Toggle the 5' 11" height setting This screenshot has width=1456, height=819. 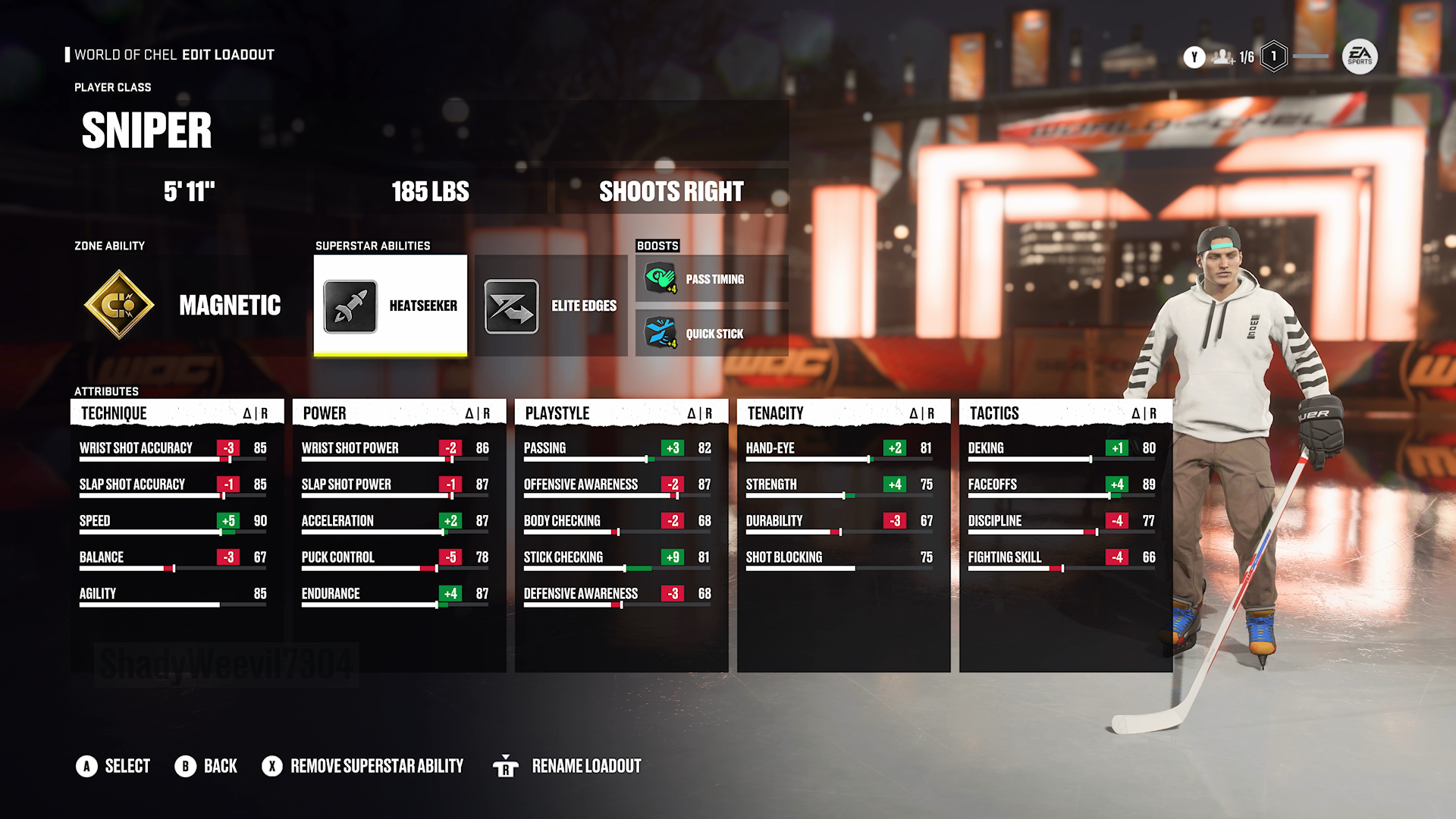coord(193,191)
